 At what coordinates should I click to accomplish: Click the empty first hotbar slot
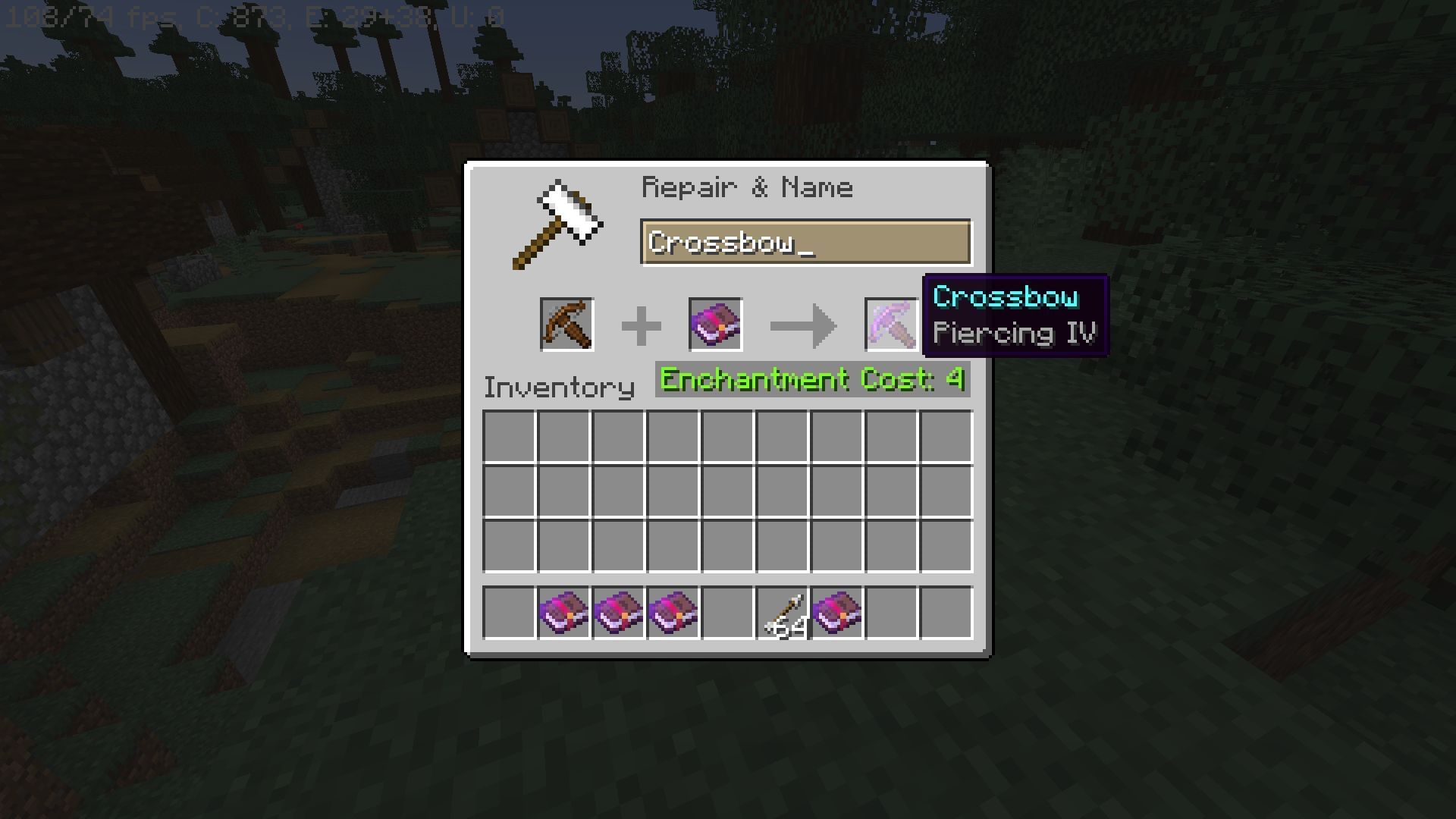508,613
